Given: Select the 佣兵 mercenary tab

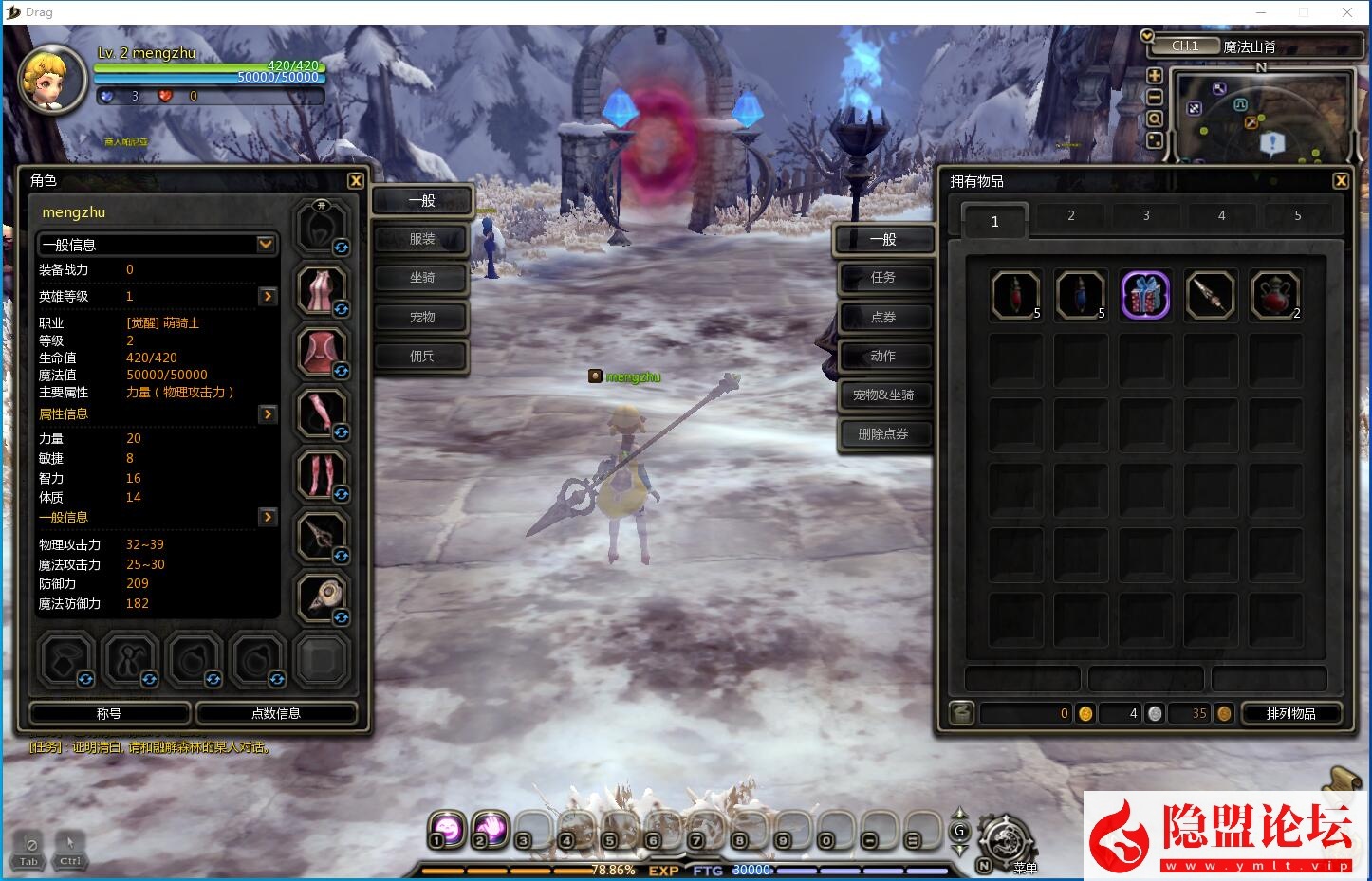Looking at the screenshot, I should [422, 356].
